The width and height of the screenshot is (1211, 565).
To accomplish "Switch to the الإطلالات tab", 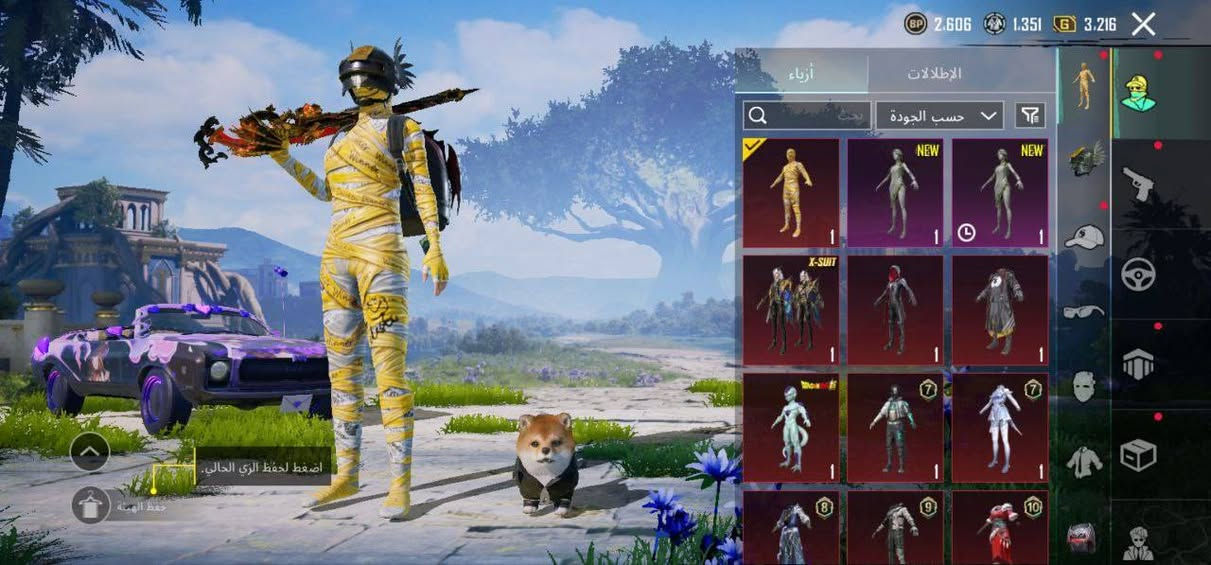I will click(934, 73).
